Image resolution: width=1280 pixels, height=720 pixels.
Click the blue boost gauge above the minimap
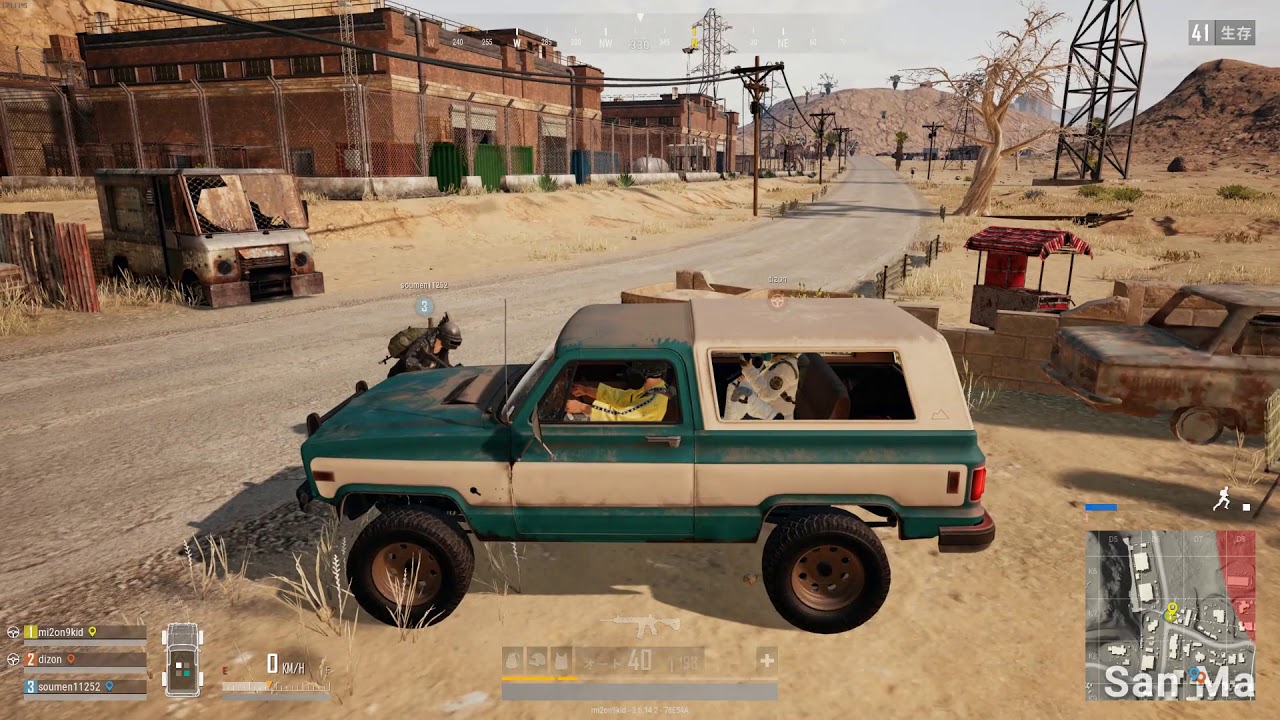pyautogui.click(x=1099, y=506)
